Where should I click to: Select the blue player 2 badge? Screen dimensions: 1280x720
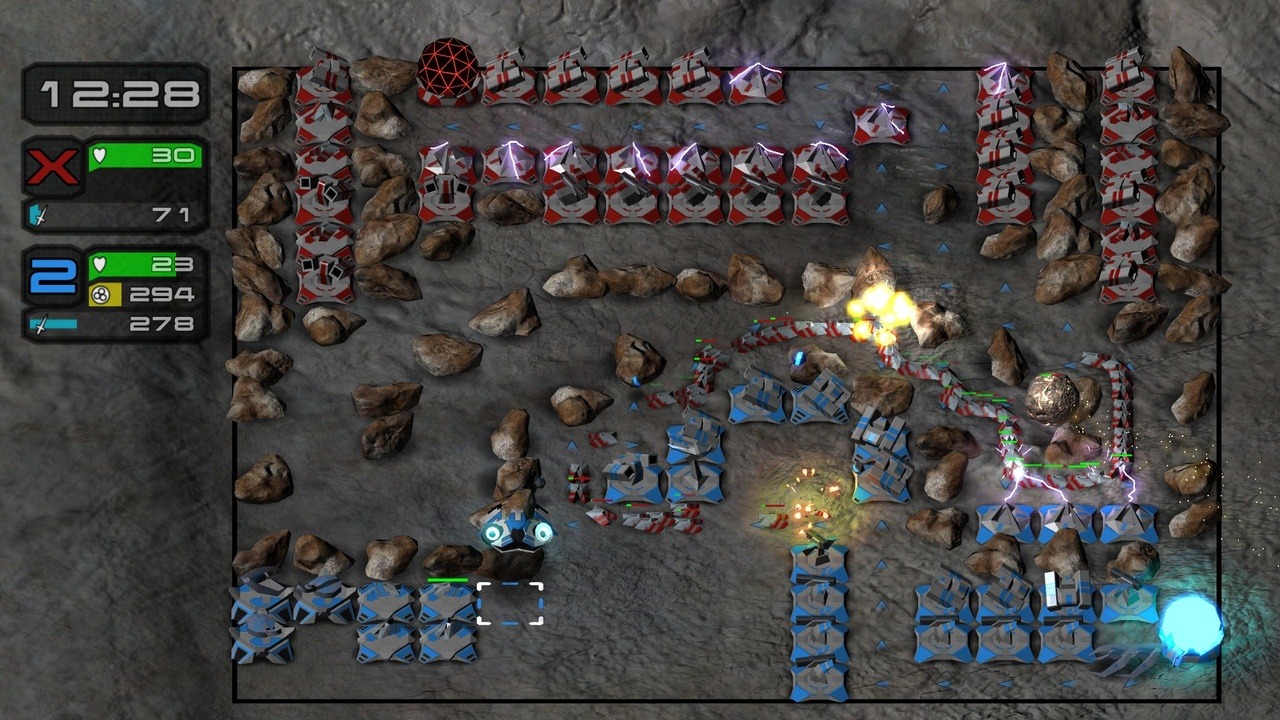53,275
